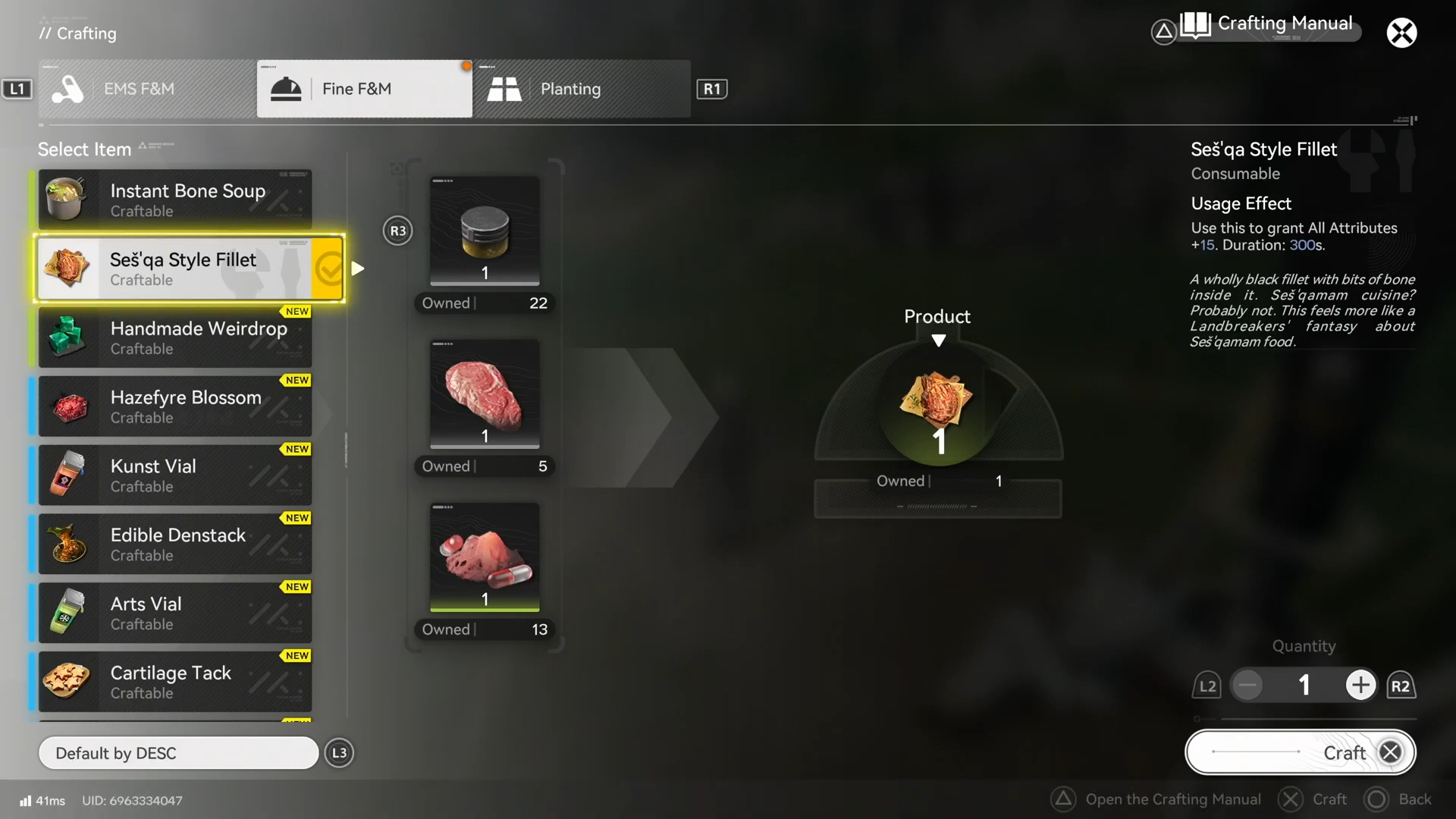Inspect the raw meat ingredient slot
Screen dimensions: 1456x819
point(485,394)
